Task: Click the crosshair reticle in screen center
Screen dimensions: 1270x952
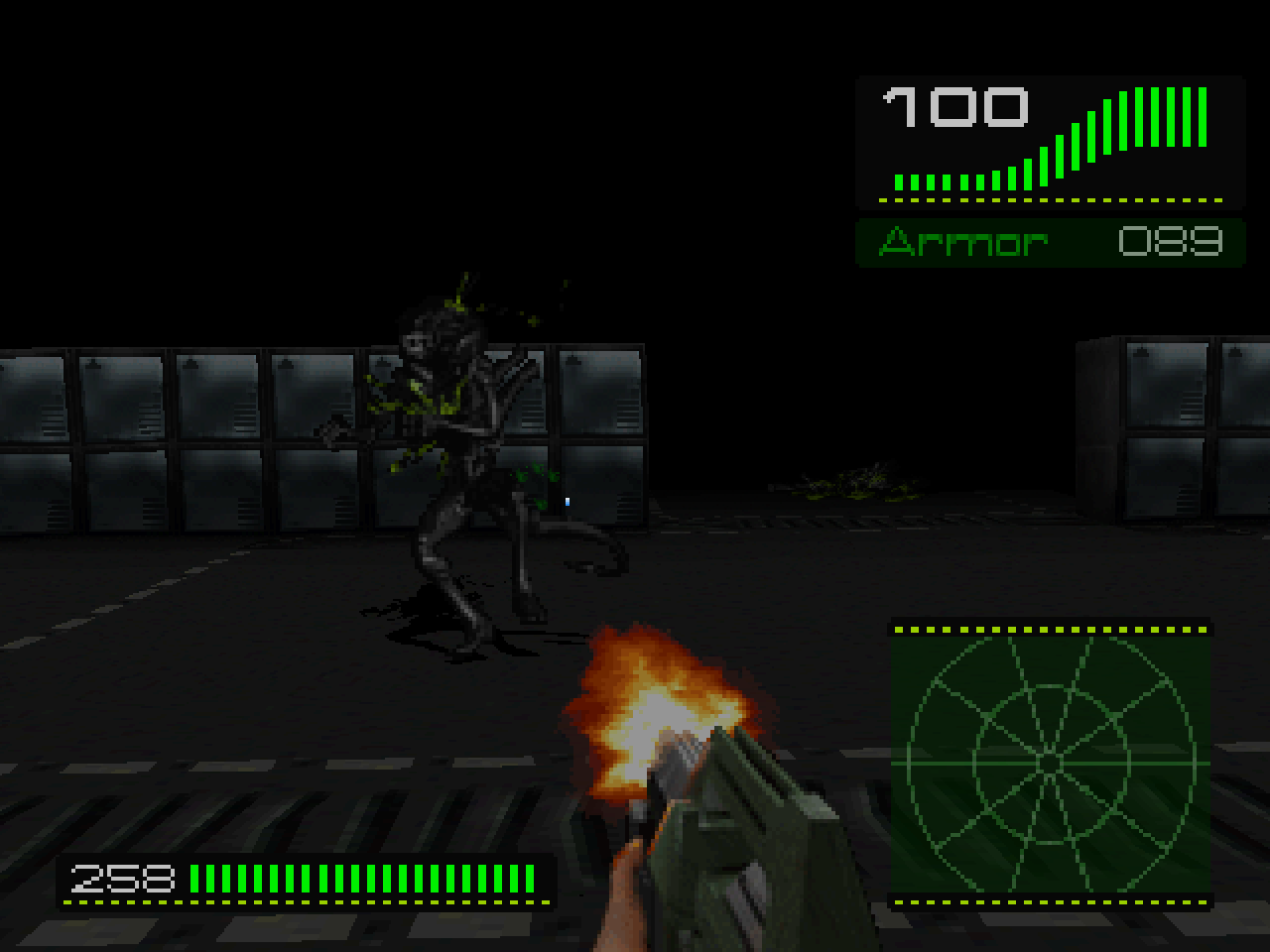Action: 568,501
